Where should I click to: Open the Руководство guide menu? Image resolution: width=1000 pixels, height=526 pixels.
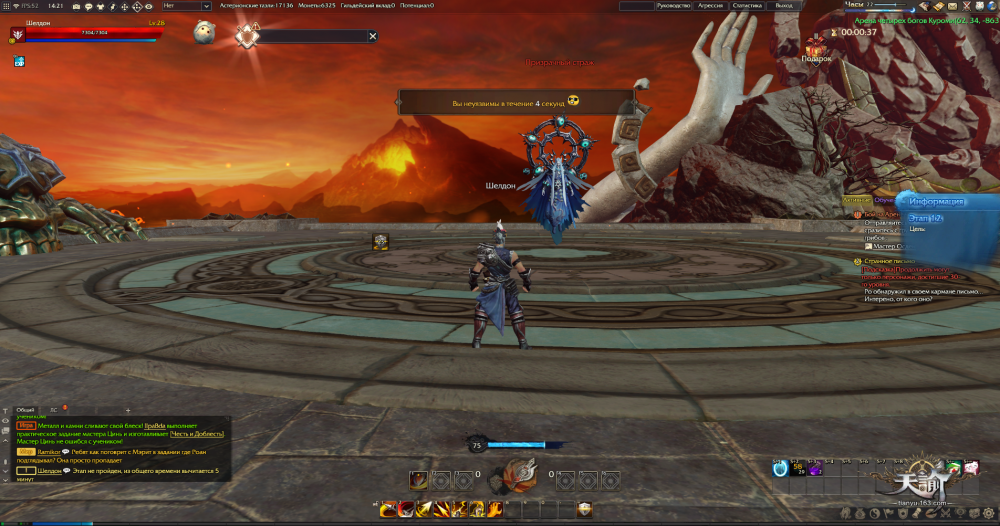[672, 6]
